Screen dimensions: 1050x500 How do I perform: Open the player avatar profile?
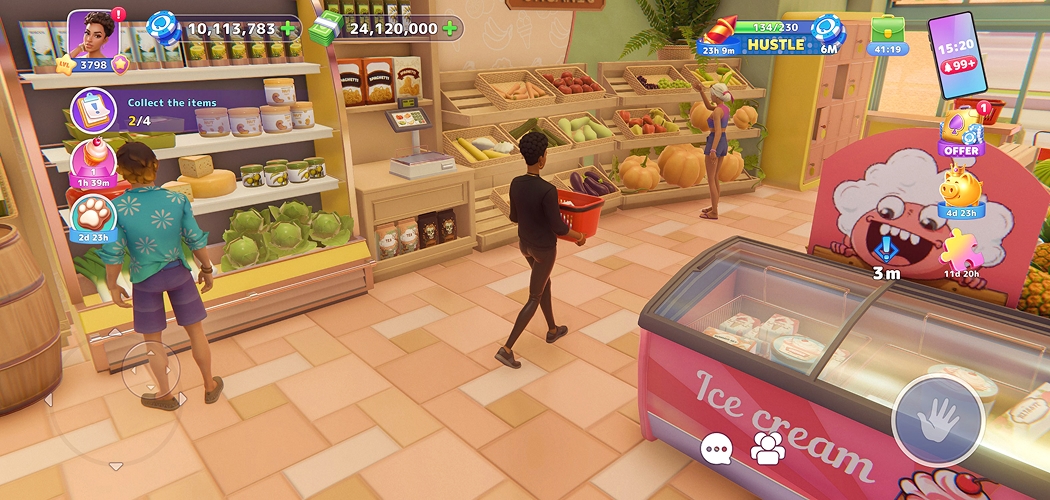(x=94, y=33)
